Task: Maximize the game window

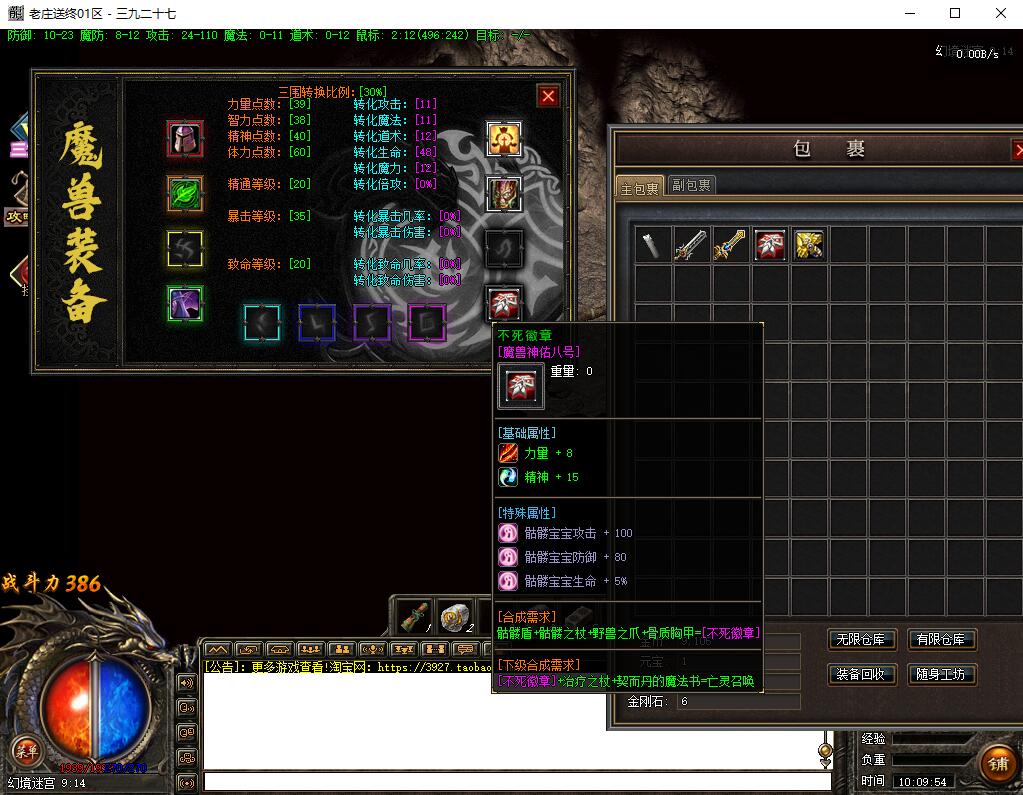Action: click(x=955, y=14)
